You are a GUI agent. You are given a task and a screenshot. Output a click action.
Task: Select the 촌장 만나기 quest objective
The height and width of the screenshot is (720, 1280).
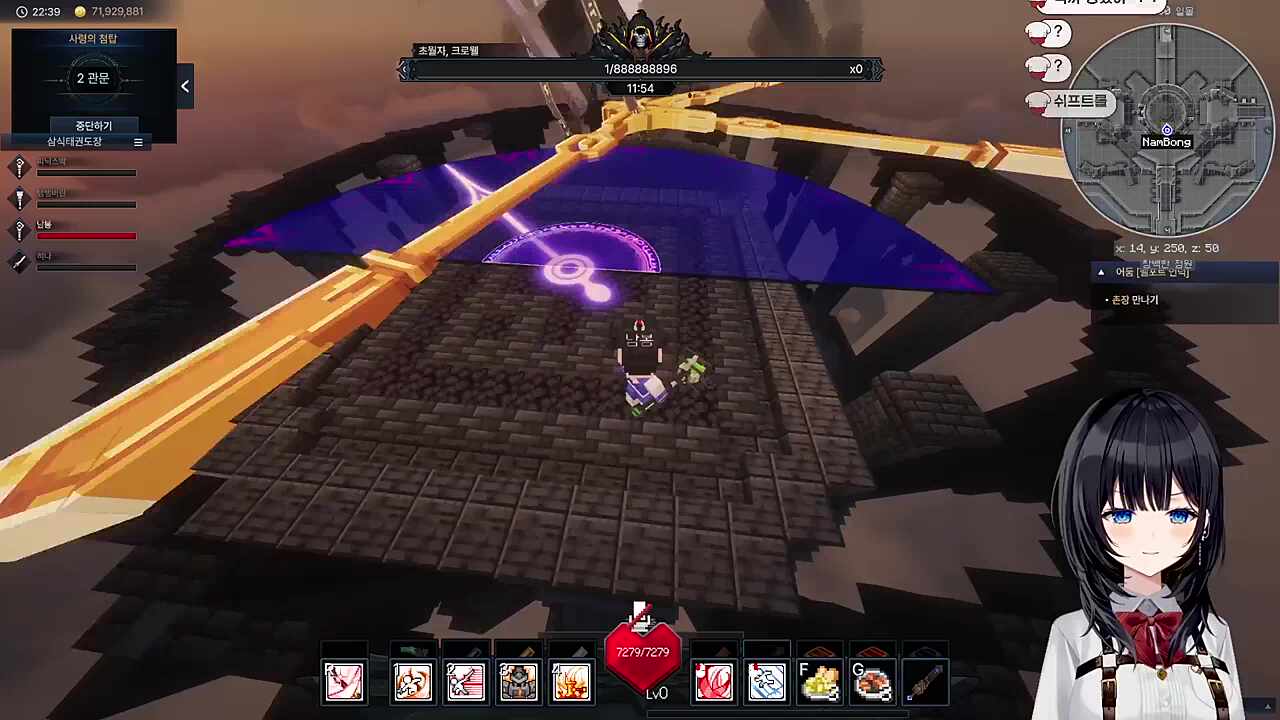pyautogui.click(x=1134, y=300)
